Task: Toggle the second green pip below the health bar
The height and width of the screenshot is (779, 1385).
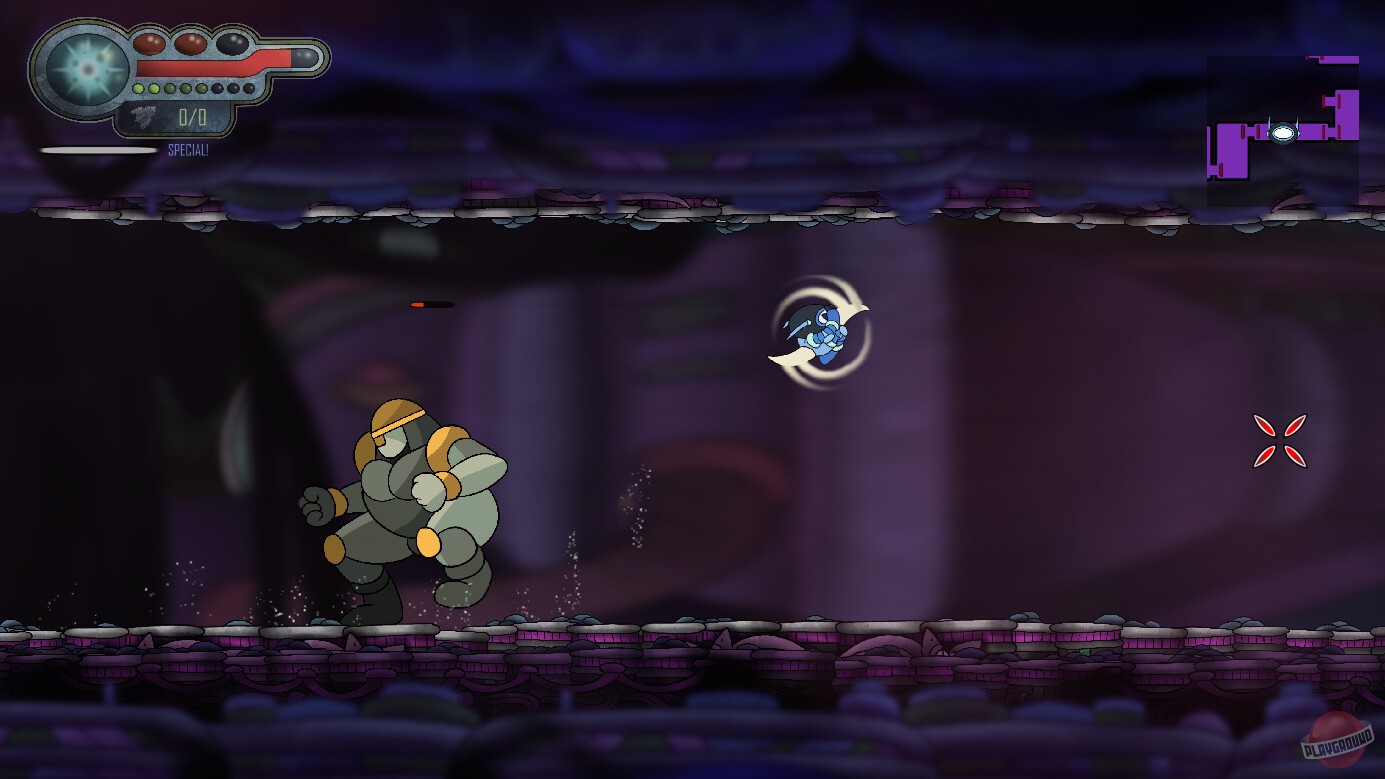Action: tap(154, 88)
